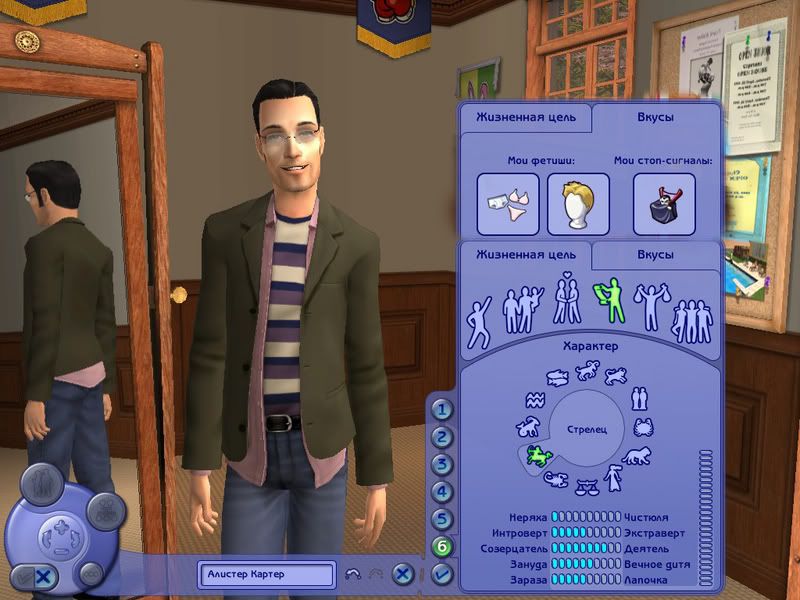This screenshot has height=600, width=800.
Task: Select the underwear turn-on icon
Action: point(508,204)
